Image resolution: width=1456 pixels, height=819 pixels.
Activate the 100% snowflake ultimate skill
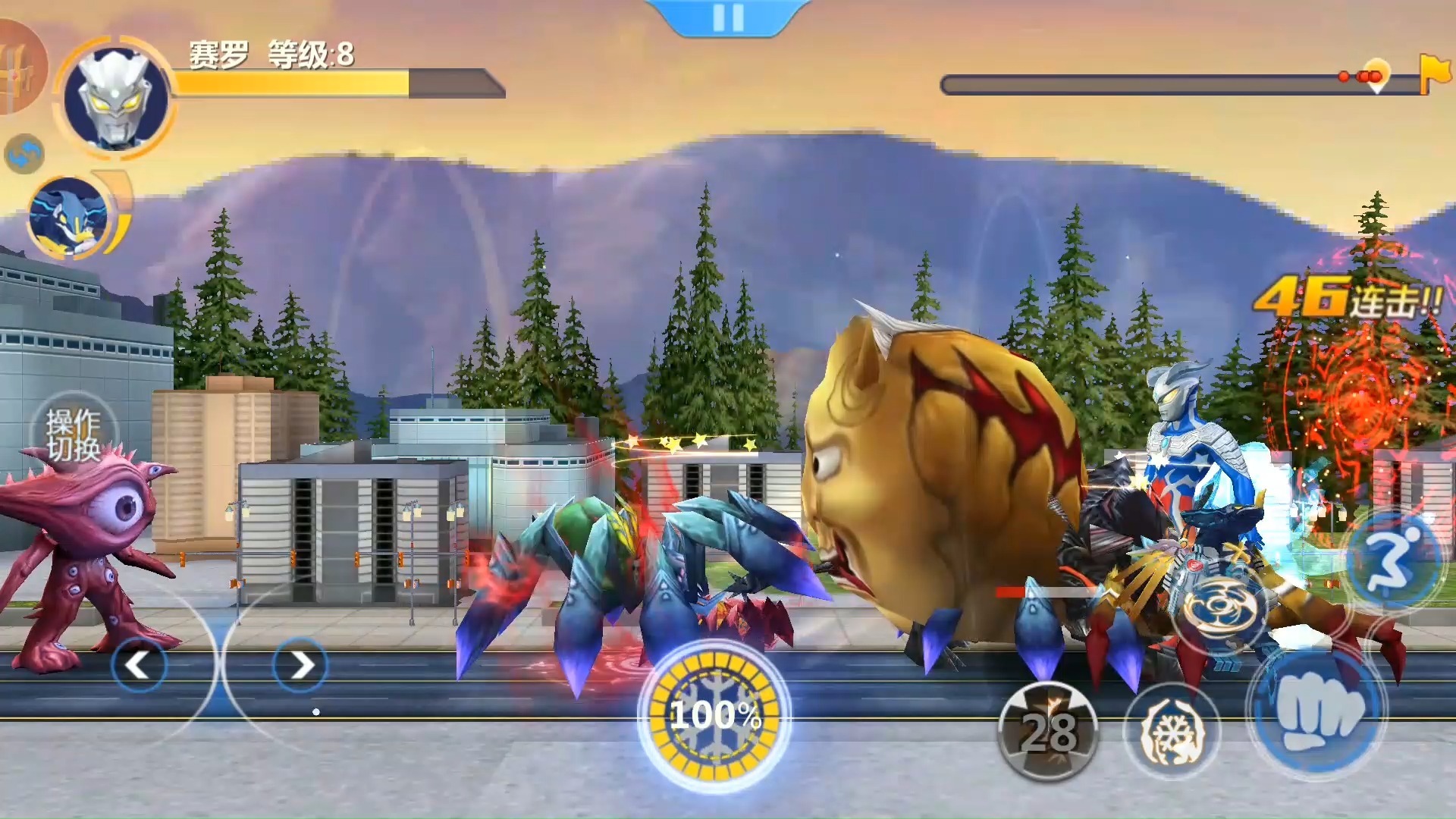coord(714,715)
